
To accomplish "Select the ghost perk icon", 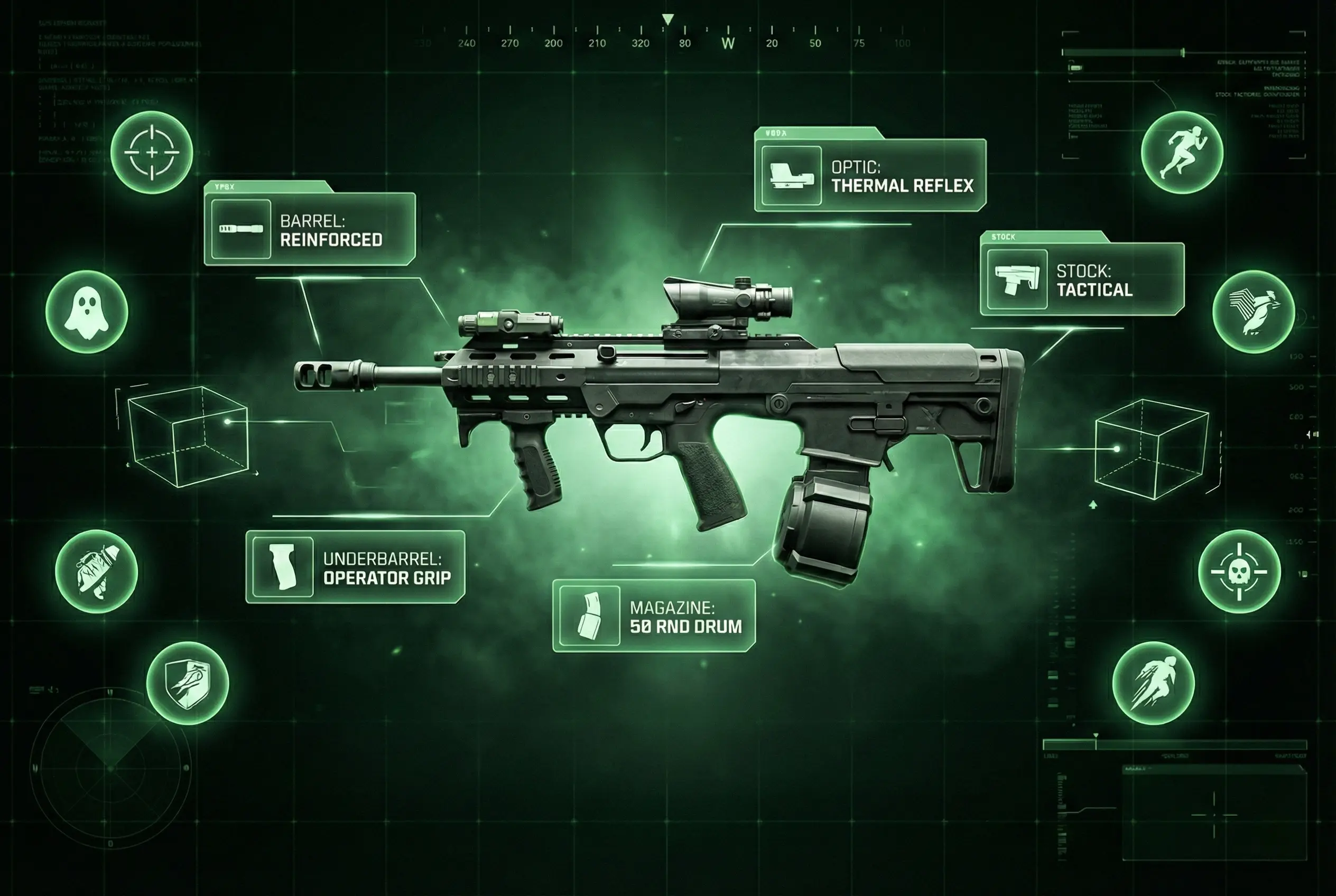I will point(86,312).
